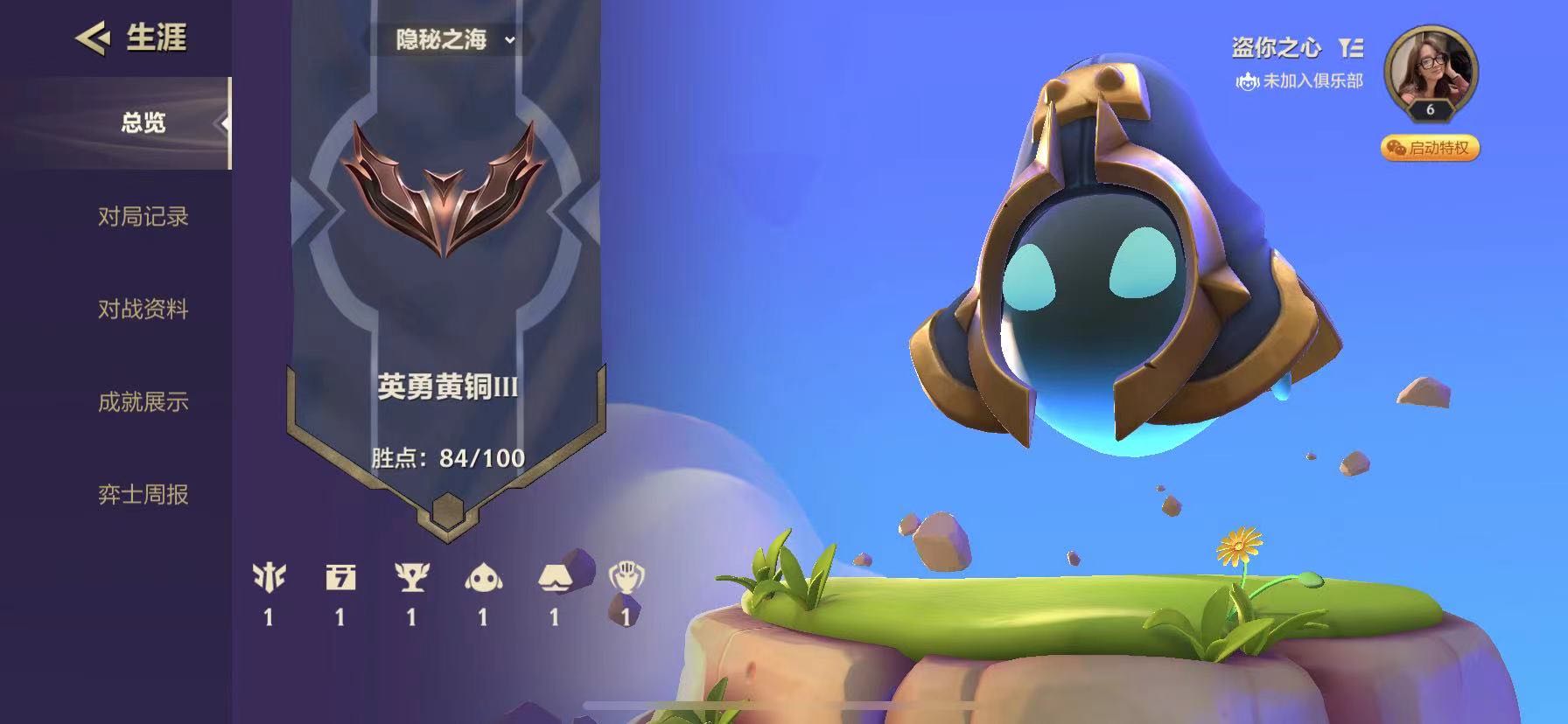Click the helmet laurel stat icon
The height and width of the screenshot is (724, 1568).
point(626,577)
